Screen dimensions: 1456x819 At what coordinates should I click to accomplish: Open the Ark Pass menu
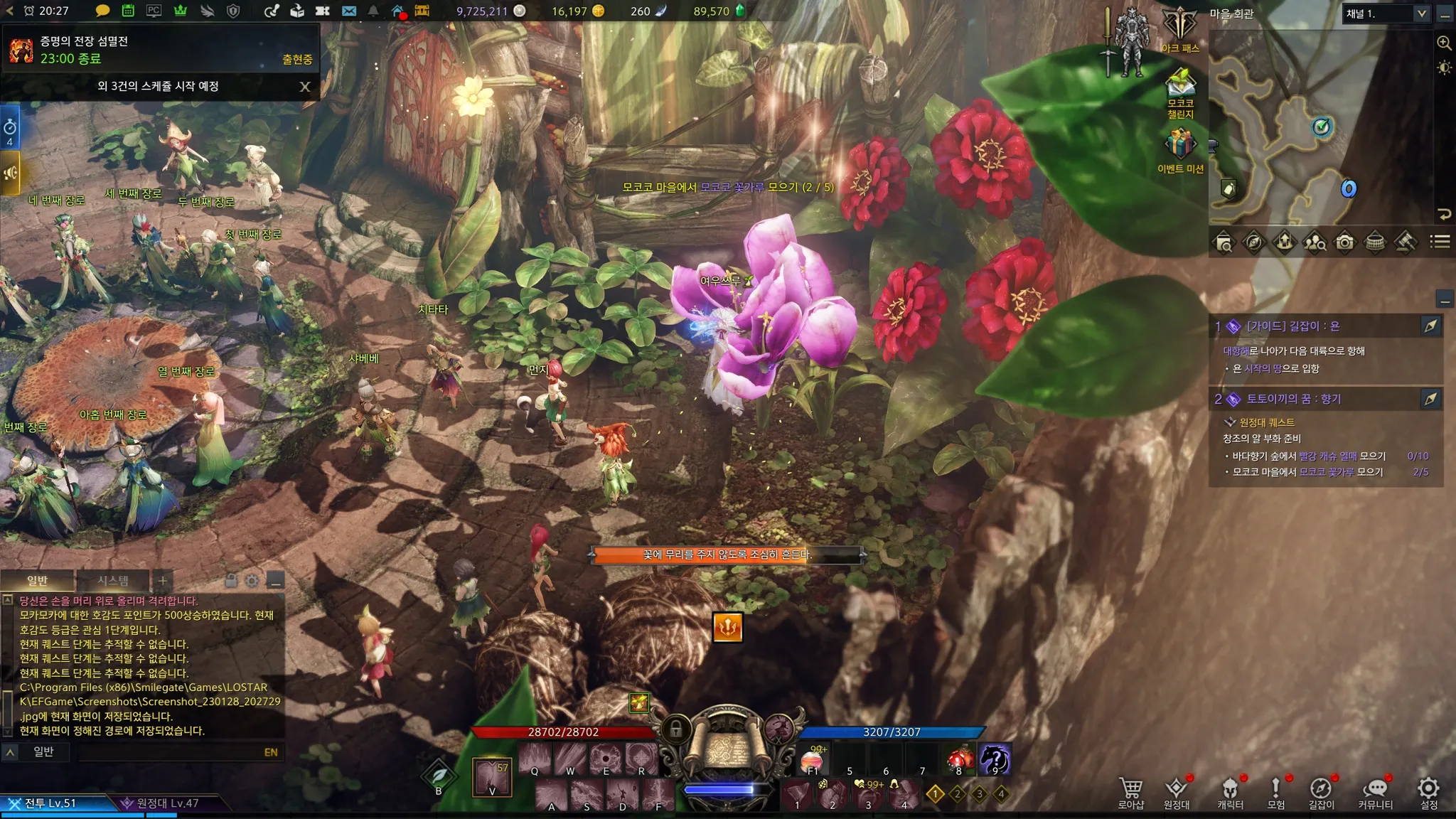[1179, 28]
